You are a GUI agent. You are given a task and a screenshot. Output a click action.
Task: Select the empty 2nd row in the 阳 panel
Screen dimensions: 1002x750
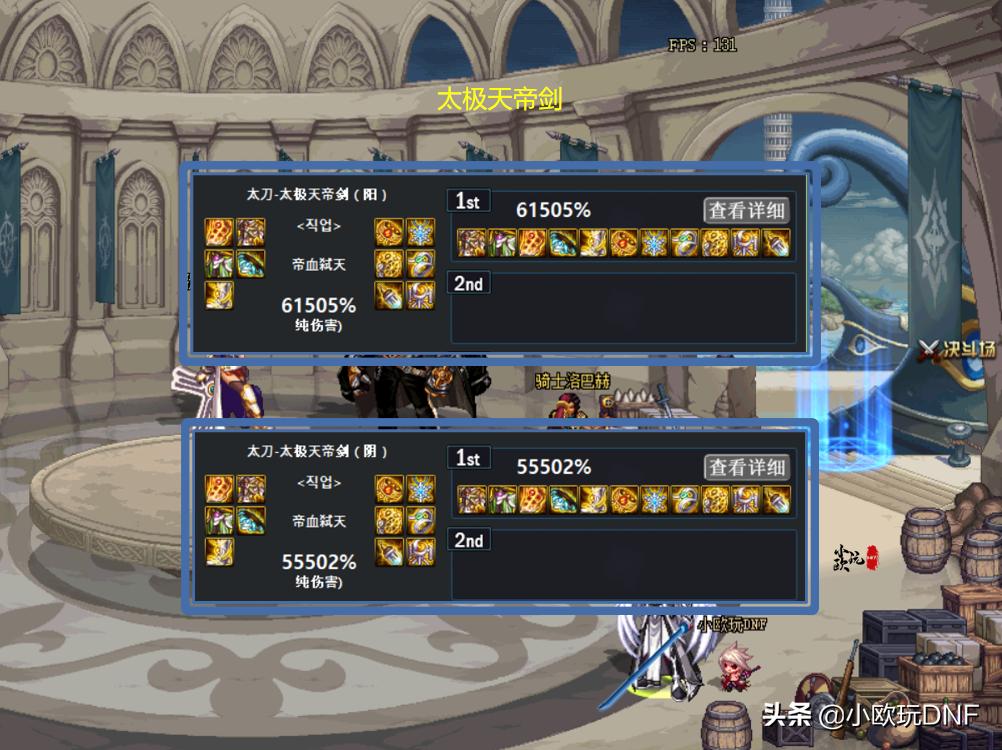tap(623, 308)
